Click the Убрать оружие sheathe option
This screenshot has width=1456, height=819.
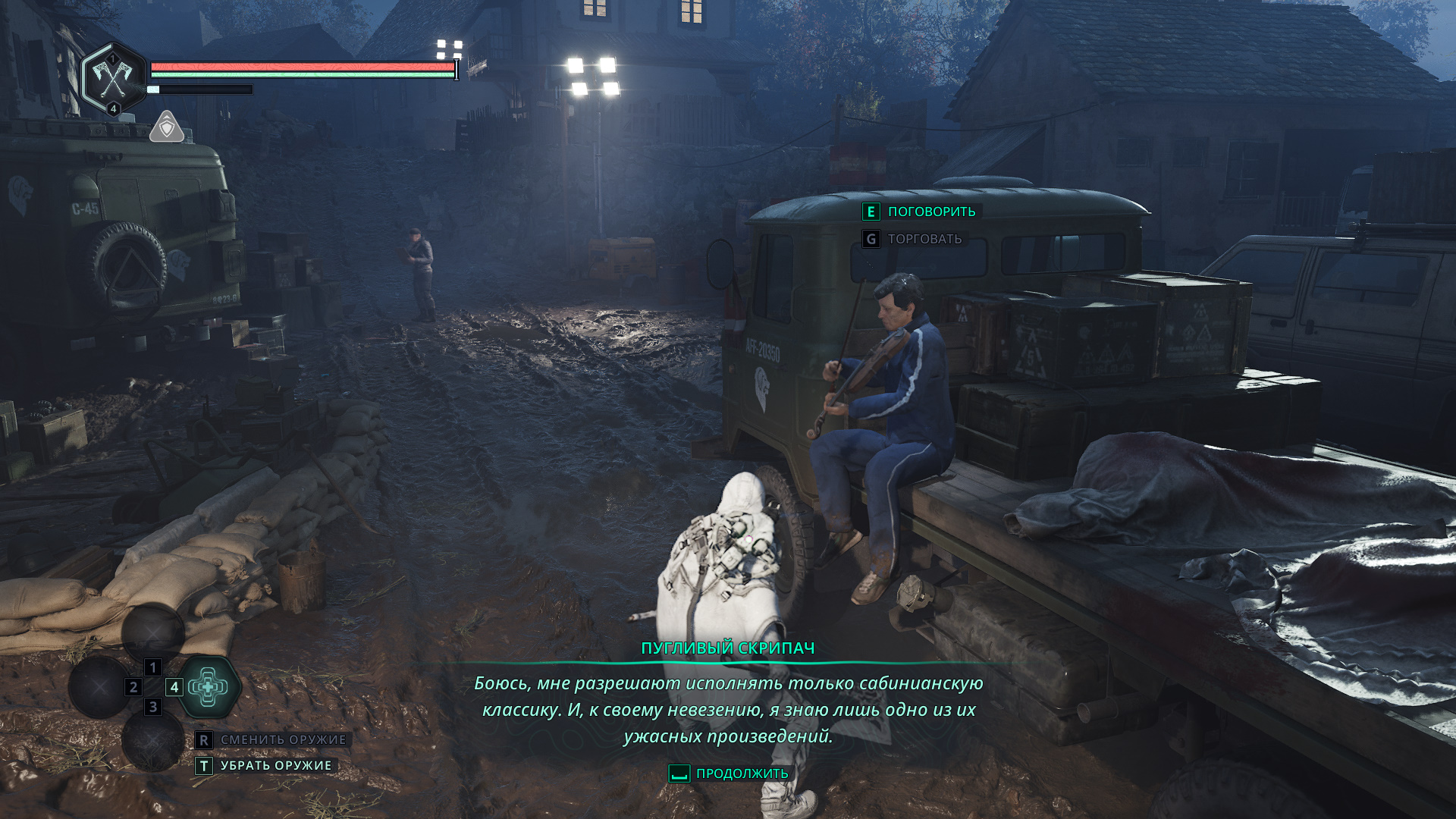[x=265, y=766]
